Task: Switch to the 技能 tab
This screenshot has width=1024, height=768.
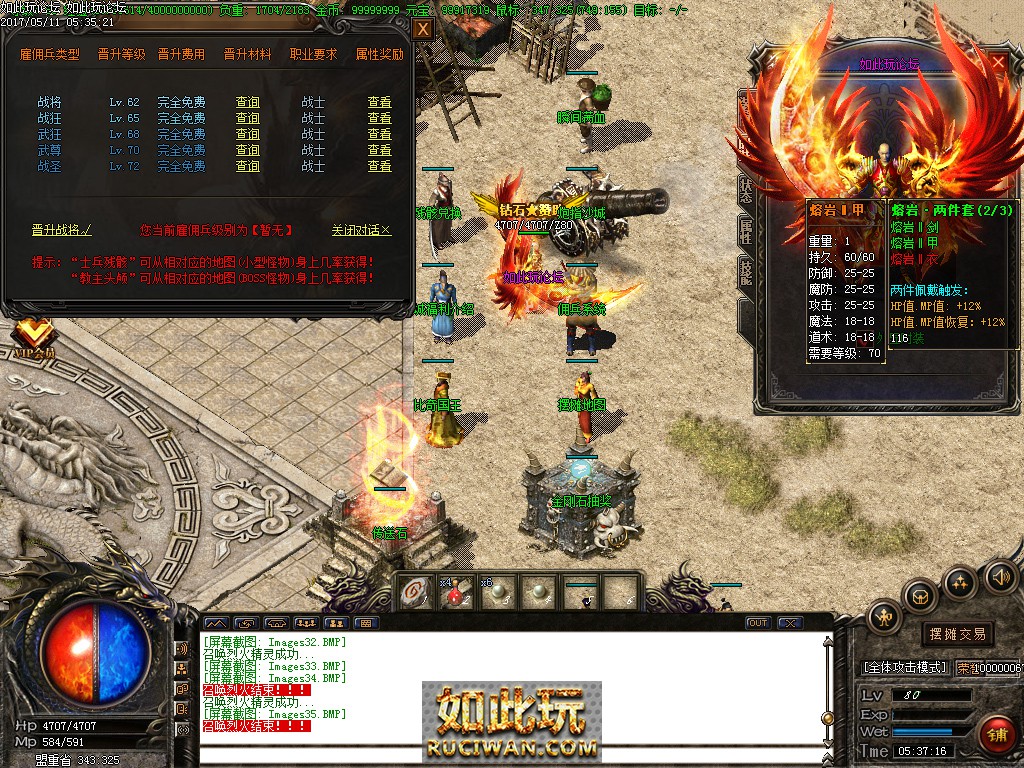Action: (746, 271)
